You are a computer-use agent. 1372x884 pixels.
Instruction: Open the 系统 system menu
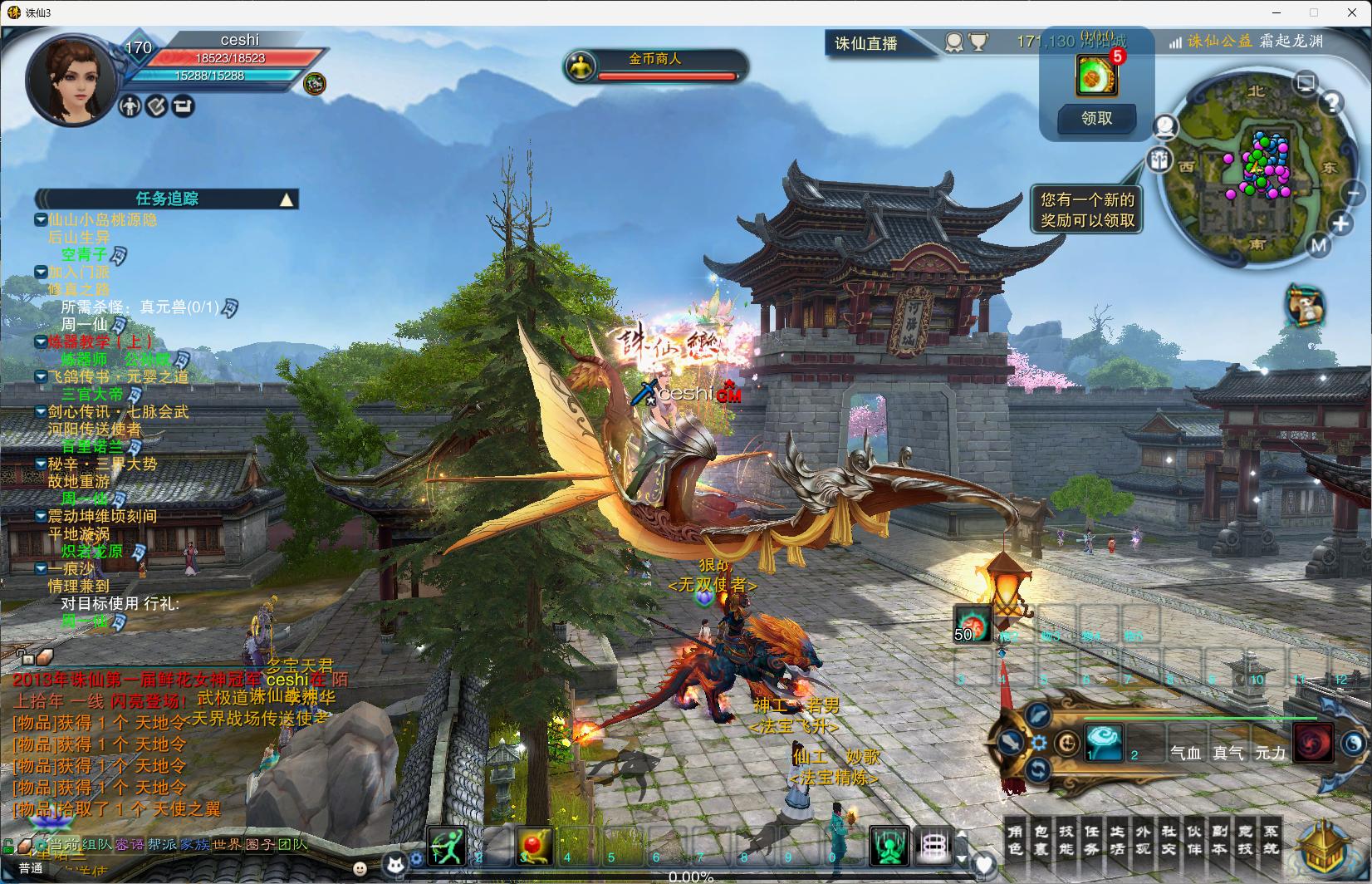[x=1271, y=840]
